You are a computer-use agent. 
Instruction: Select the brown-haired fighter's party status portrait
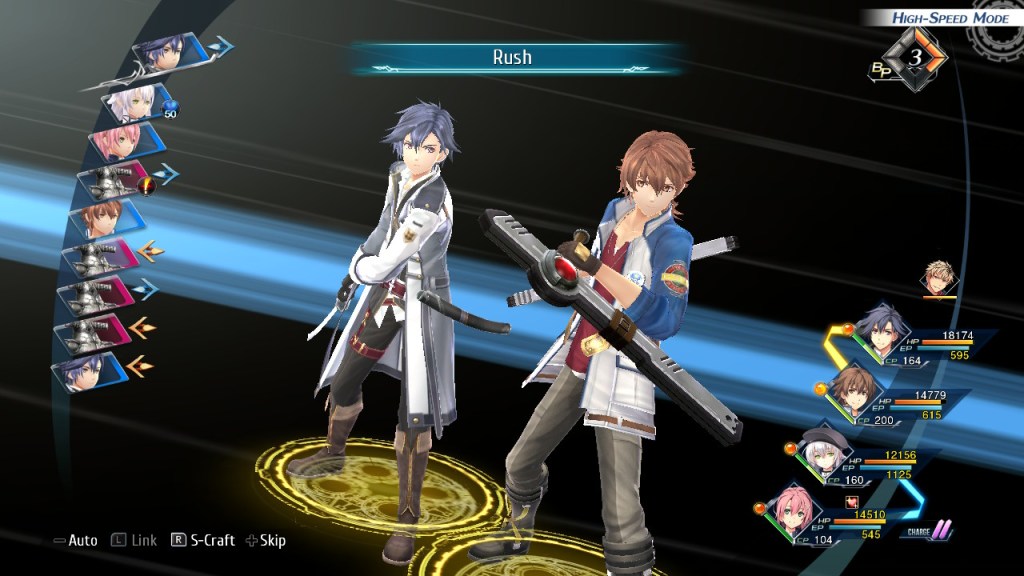(x=853, y=392)
